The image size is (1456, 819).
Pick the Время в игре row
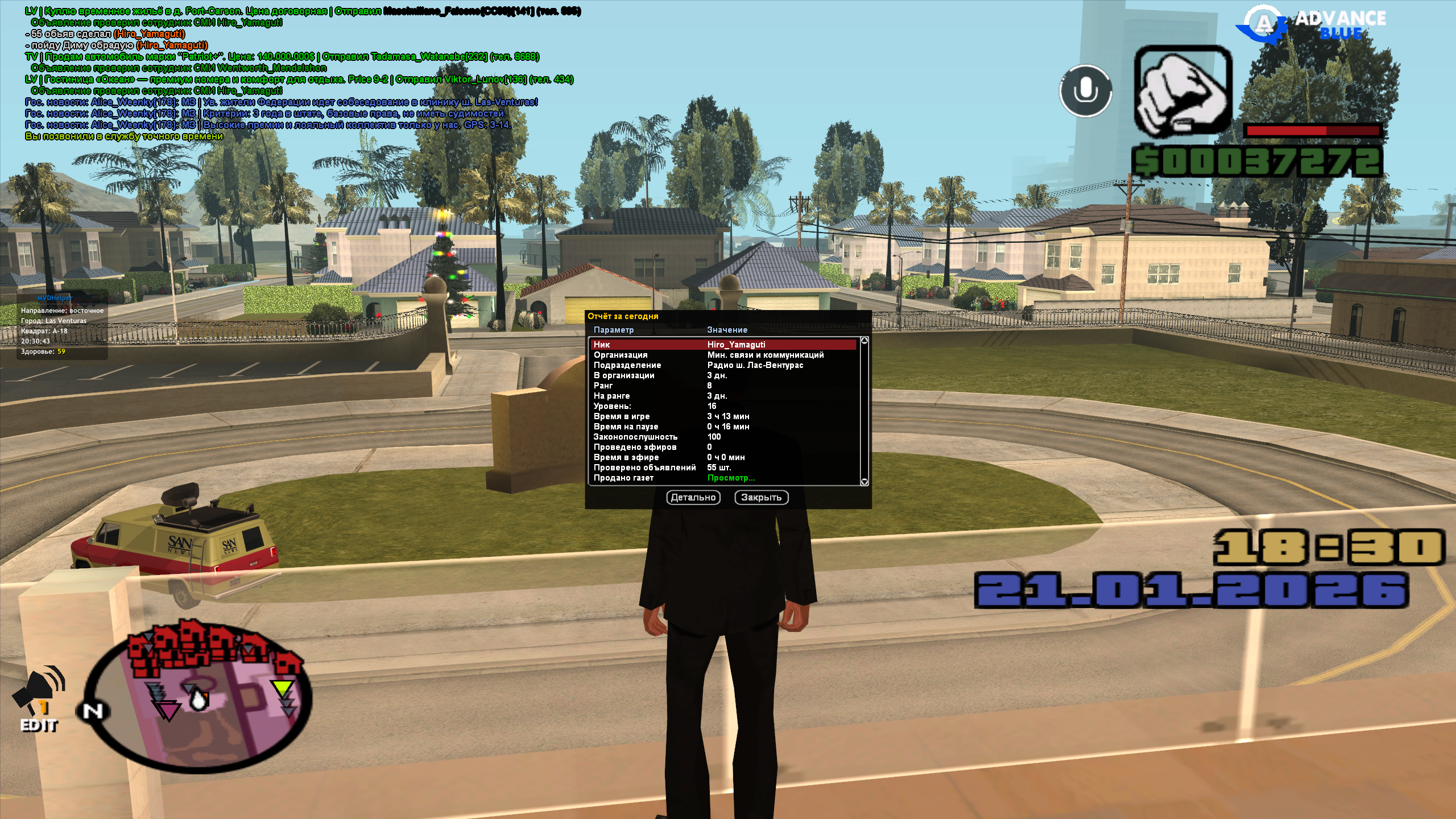click(x=723, y=416)
